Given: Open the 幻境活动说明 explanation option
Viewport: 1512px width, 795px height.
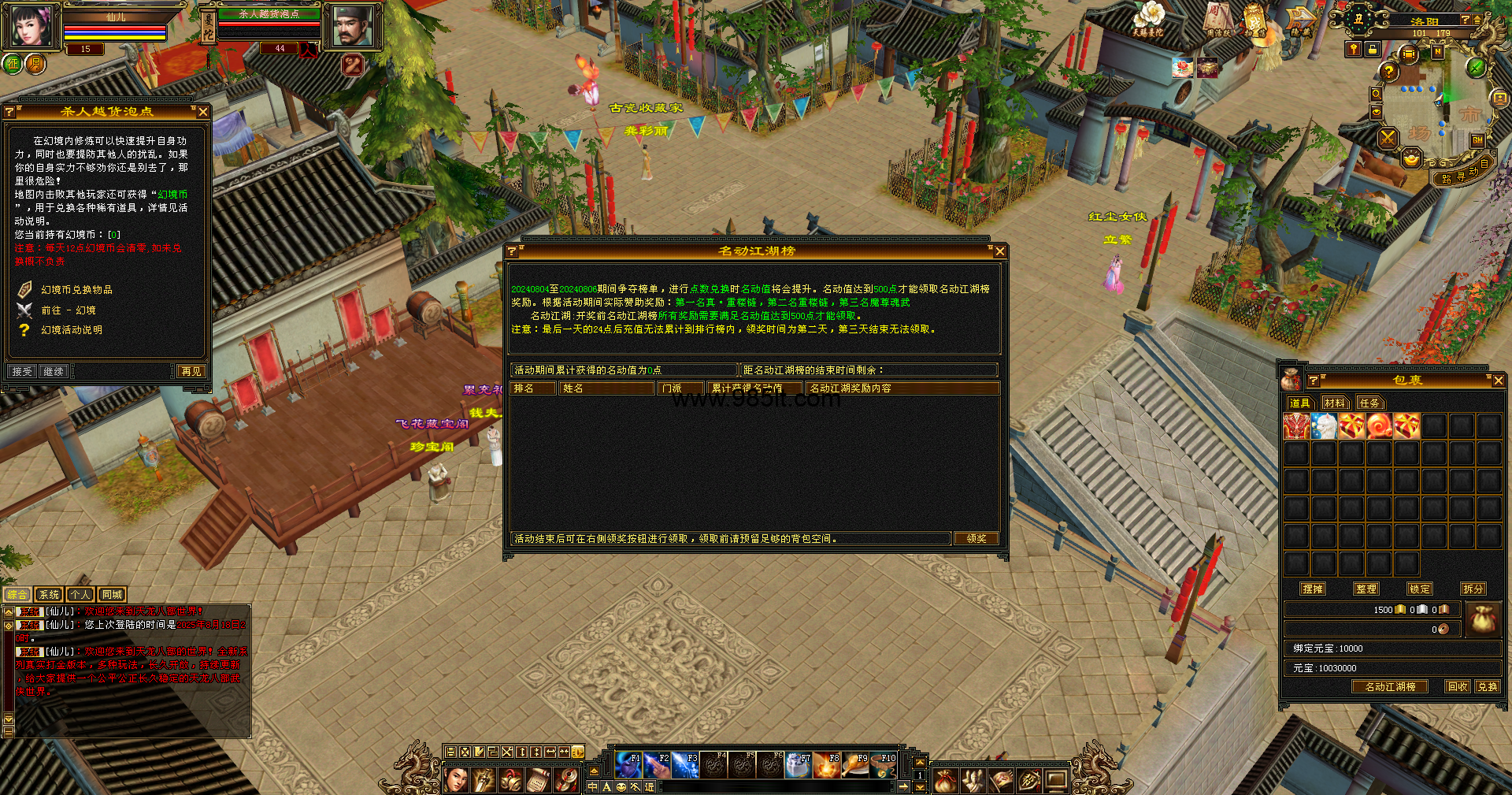Looking at the screenshot, I should (x=71, y=330).
